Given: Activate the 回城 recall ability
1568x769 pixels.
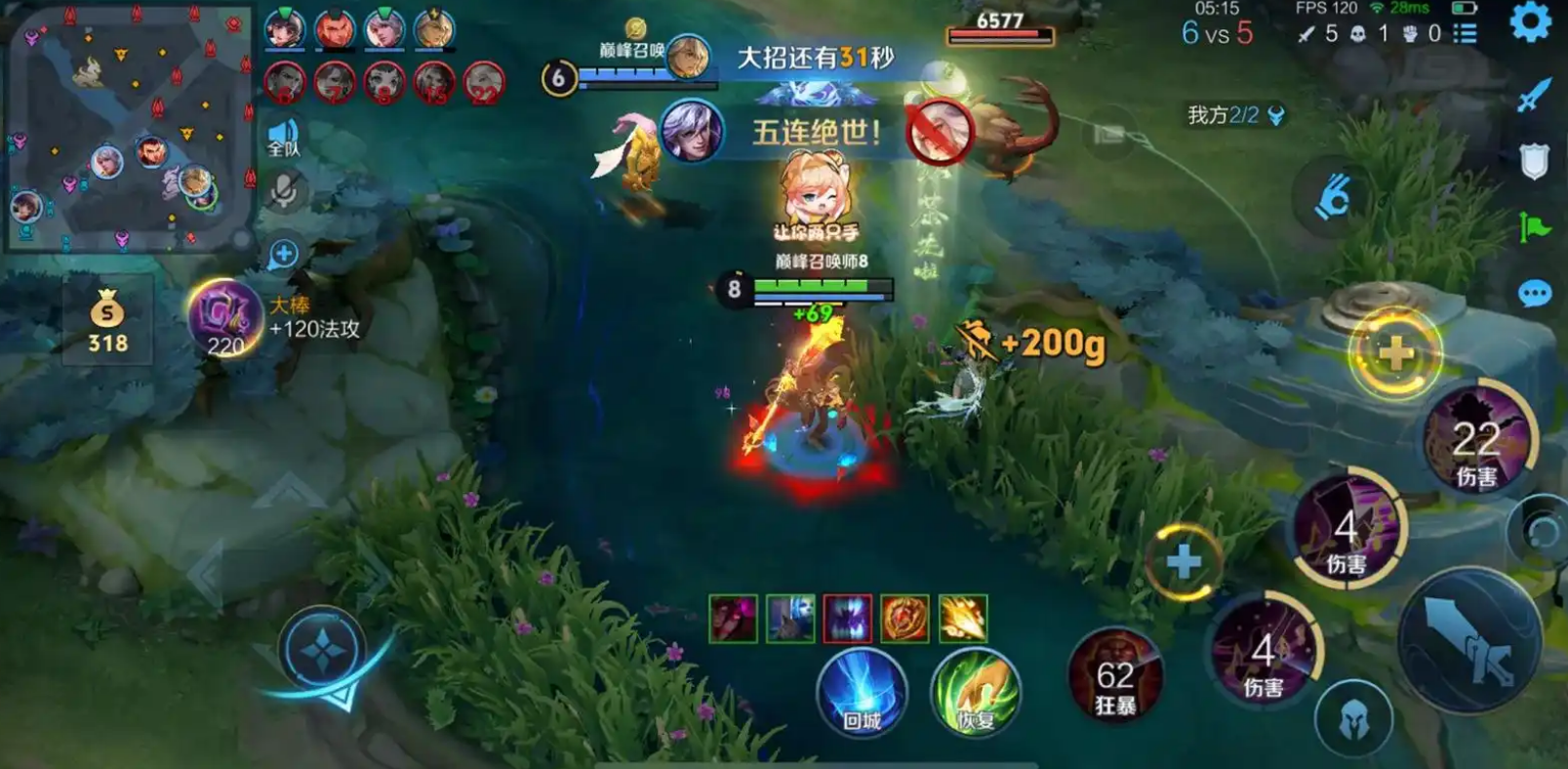Looking at the screenshot, I should pos(861,692).
